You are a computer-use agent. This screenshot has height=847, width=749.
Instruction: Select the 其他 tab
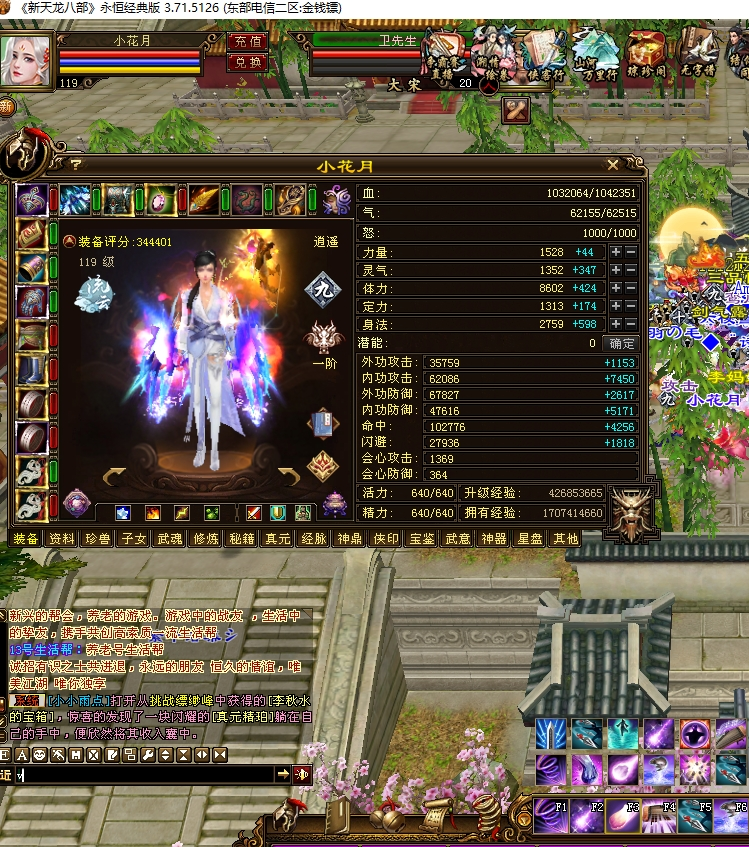[x=565, y=539]
